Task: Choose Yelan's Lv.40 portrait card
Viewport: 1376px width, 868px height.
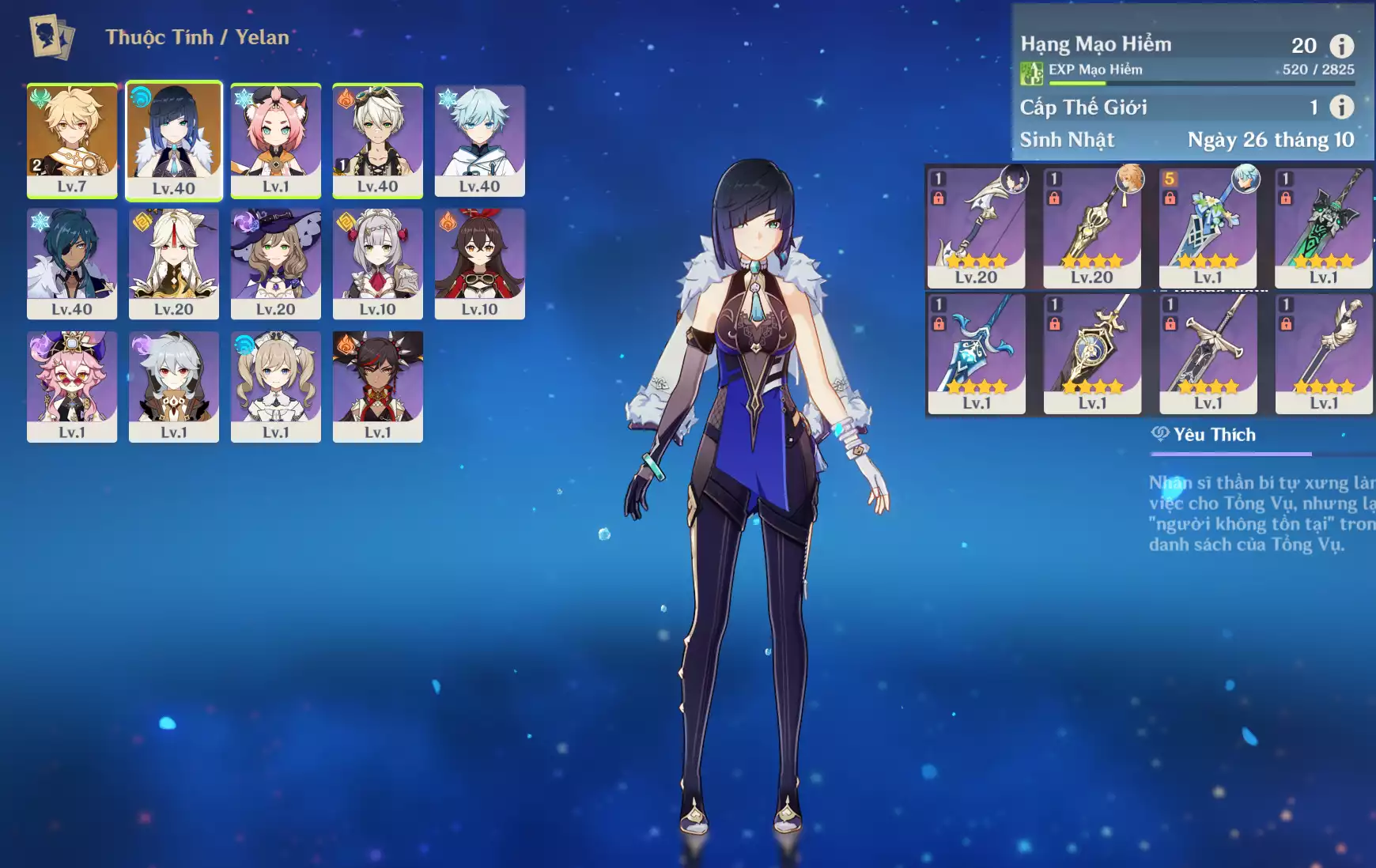Action: [x=174, y=141]
